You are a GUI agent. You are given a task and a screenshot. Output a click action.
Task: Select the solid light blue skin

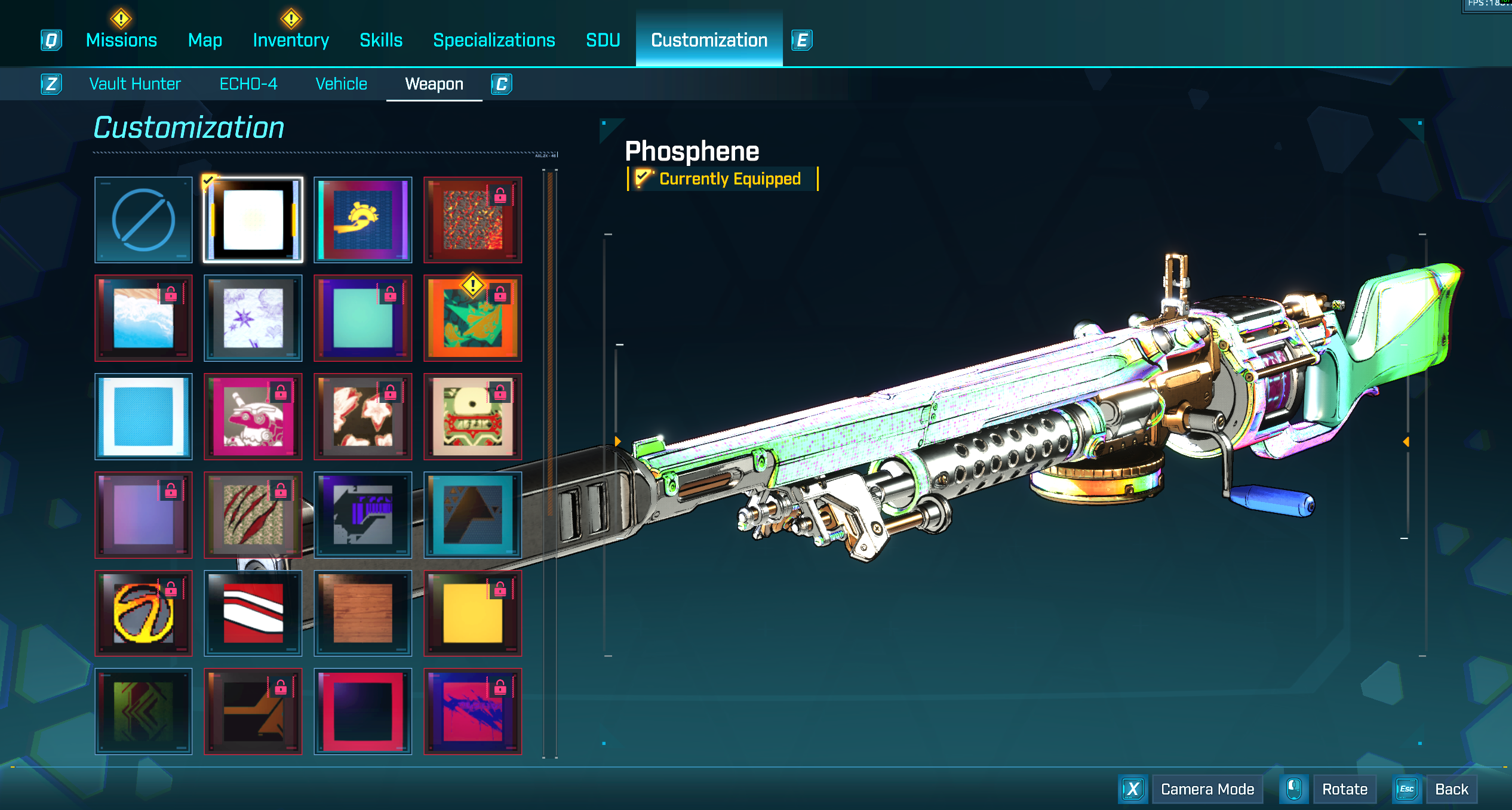143,417
